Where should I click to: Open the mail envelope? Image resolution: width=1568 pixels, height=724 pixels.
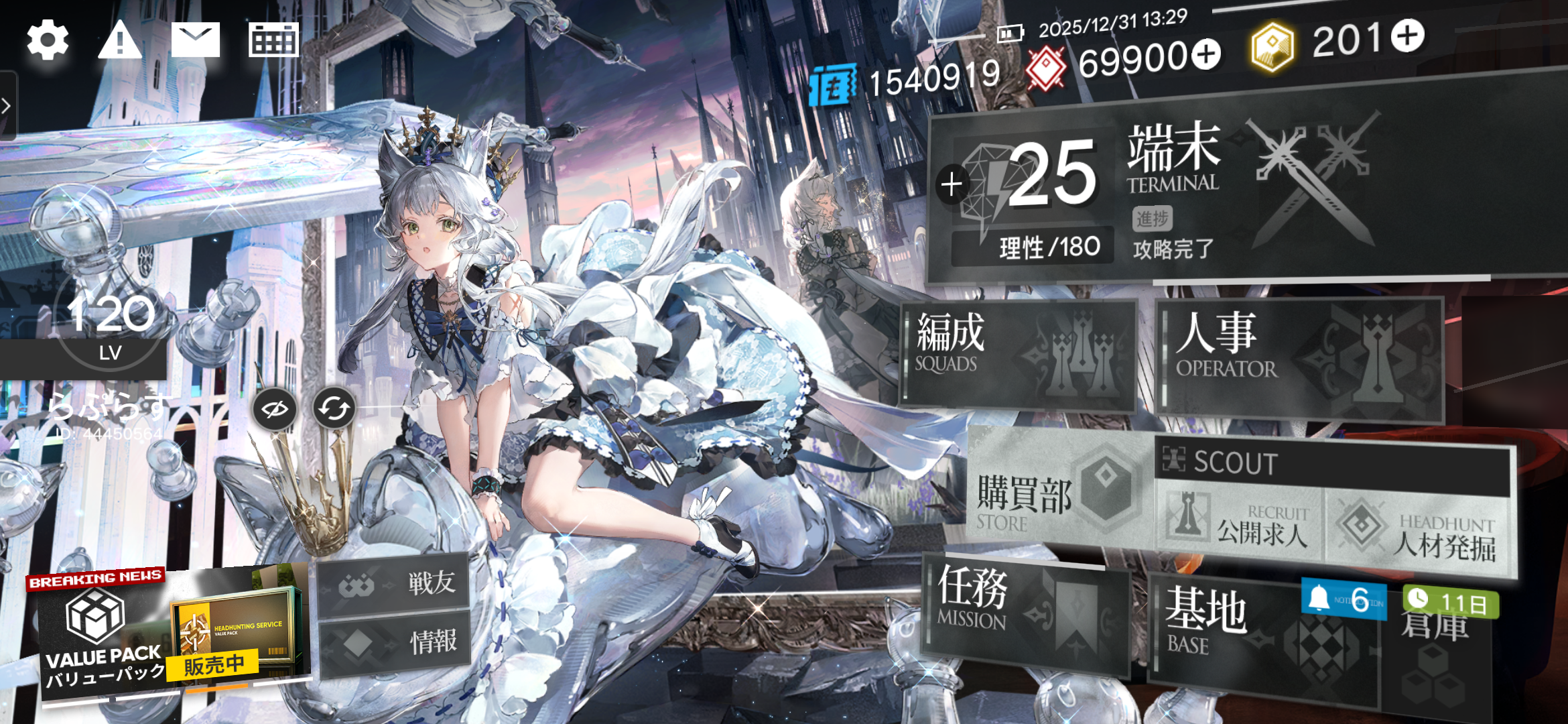(x=195, y=40)
